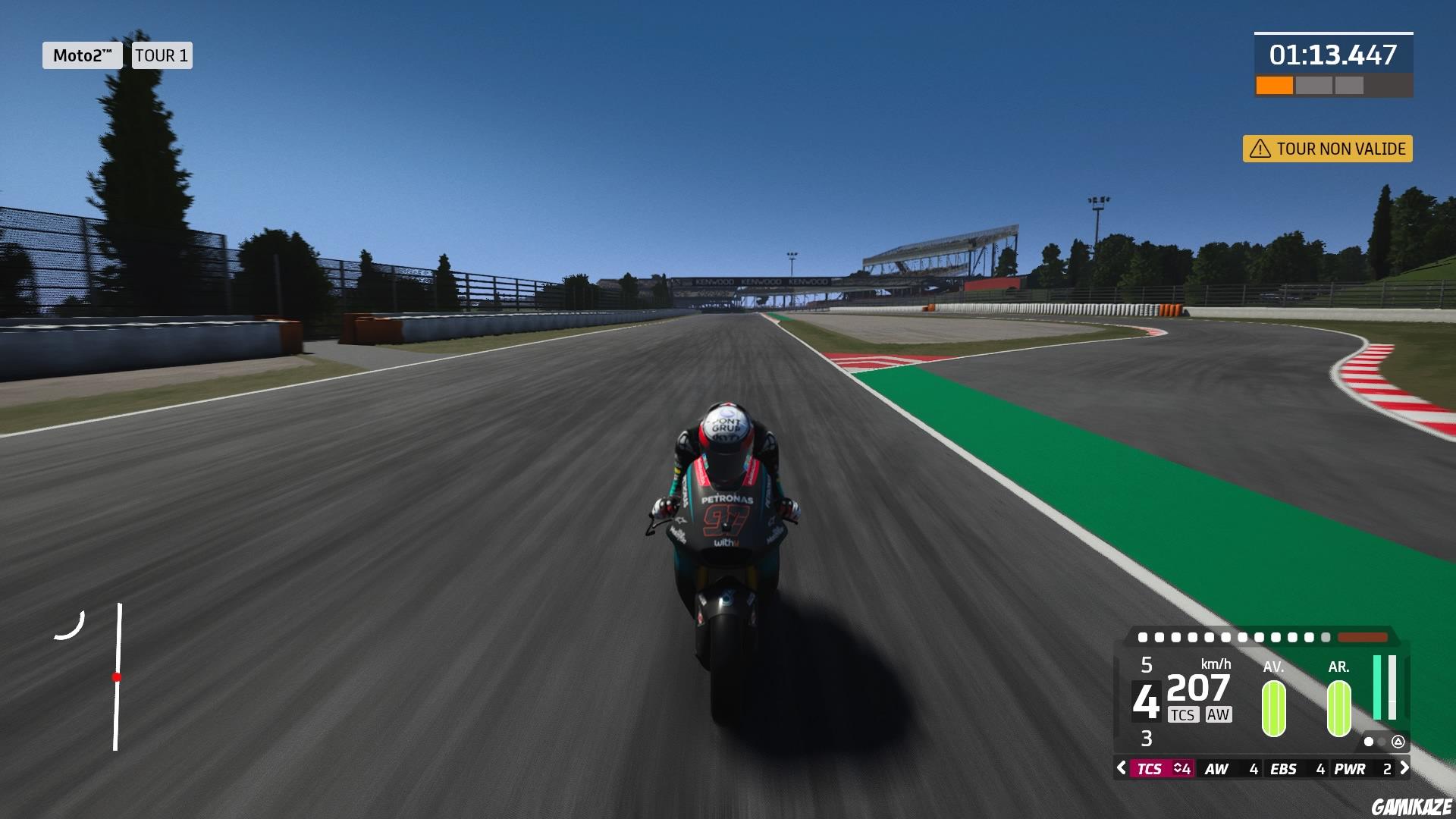Click the EBS setting on the electronics bar

(x=1283, y=769)
